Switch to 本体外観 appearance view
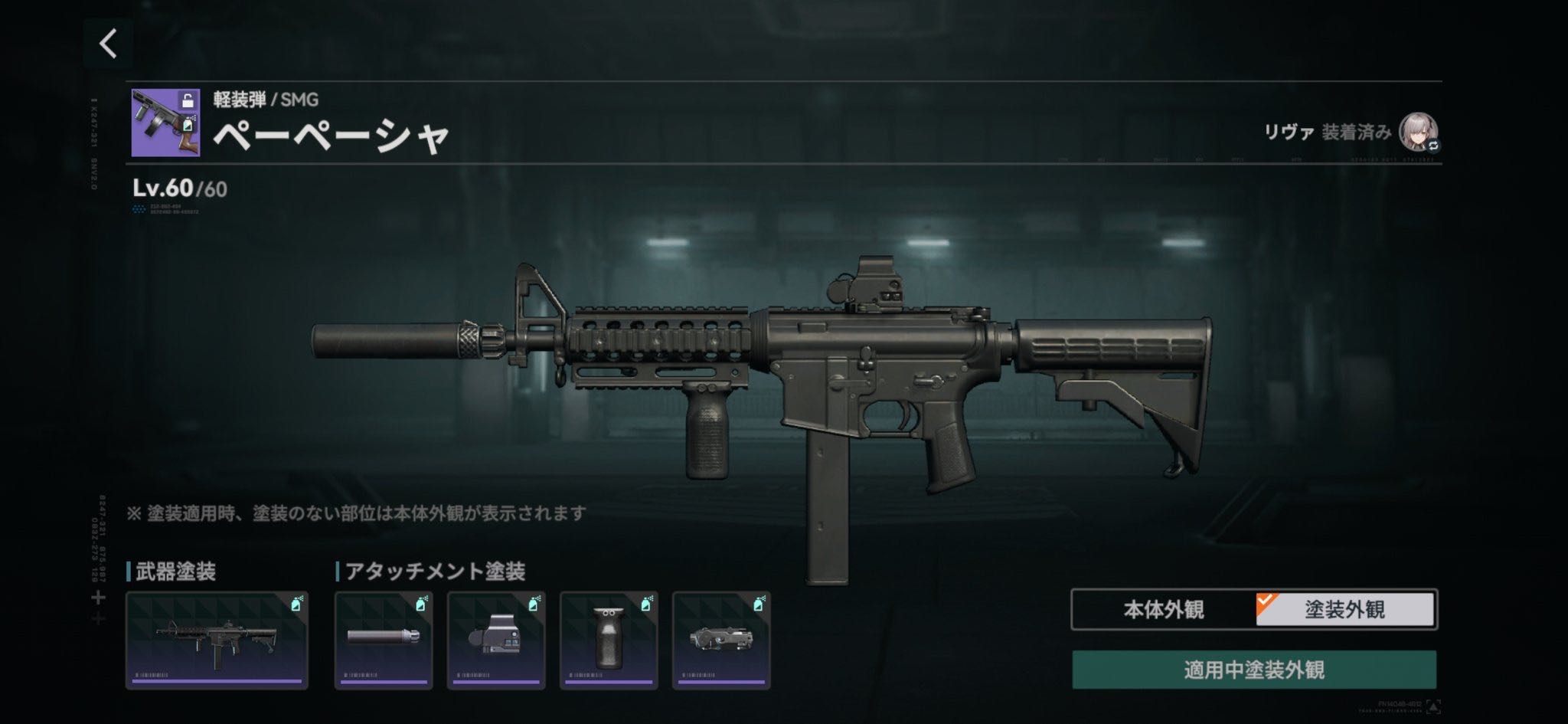This screenshot has height=724, width=1568. [x=1163, y=610]
